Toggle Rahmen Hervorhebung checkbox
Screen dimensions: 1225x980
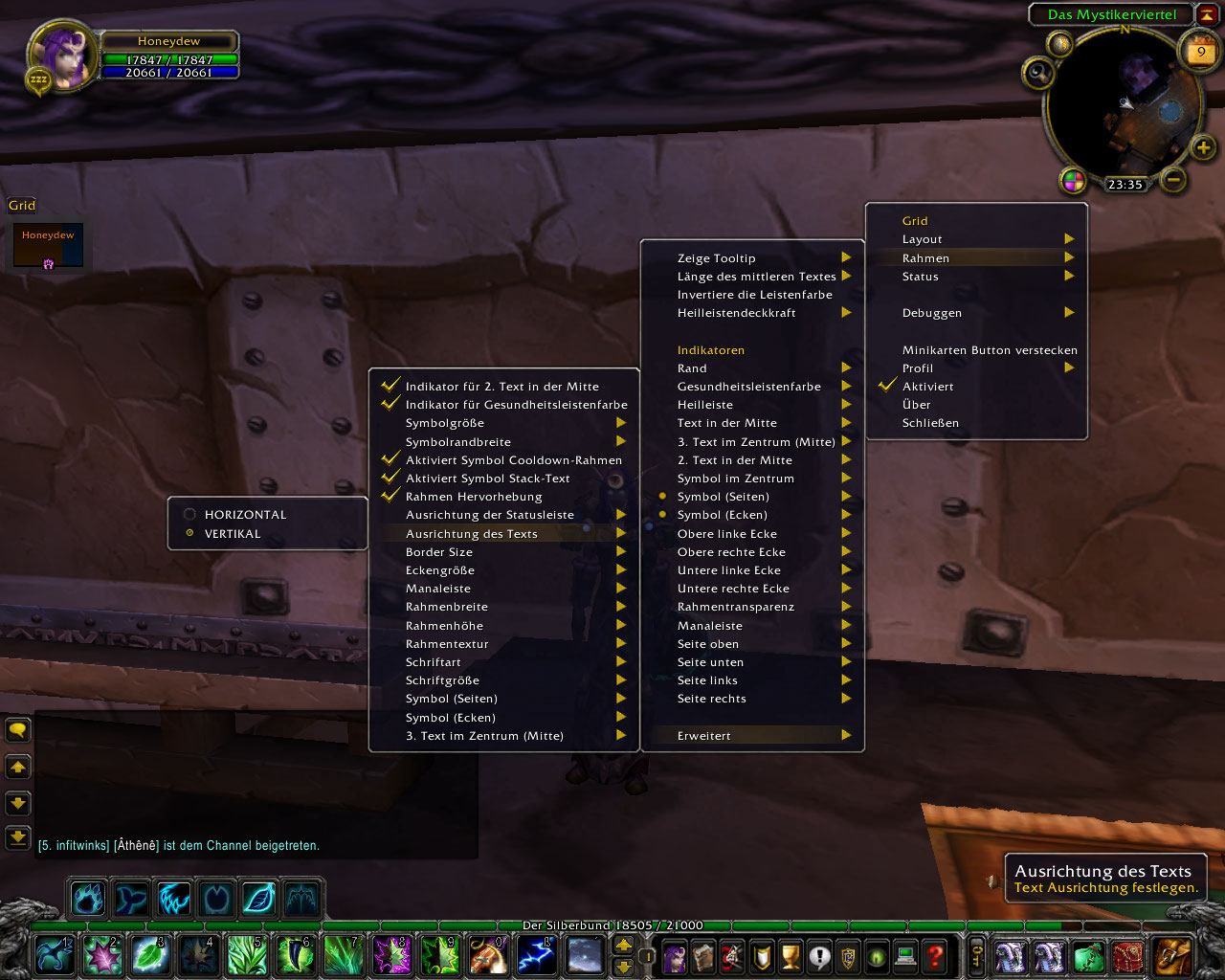(474, 497)
